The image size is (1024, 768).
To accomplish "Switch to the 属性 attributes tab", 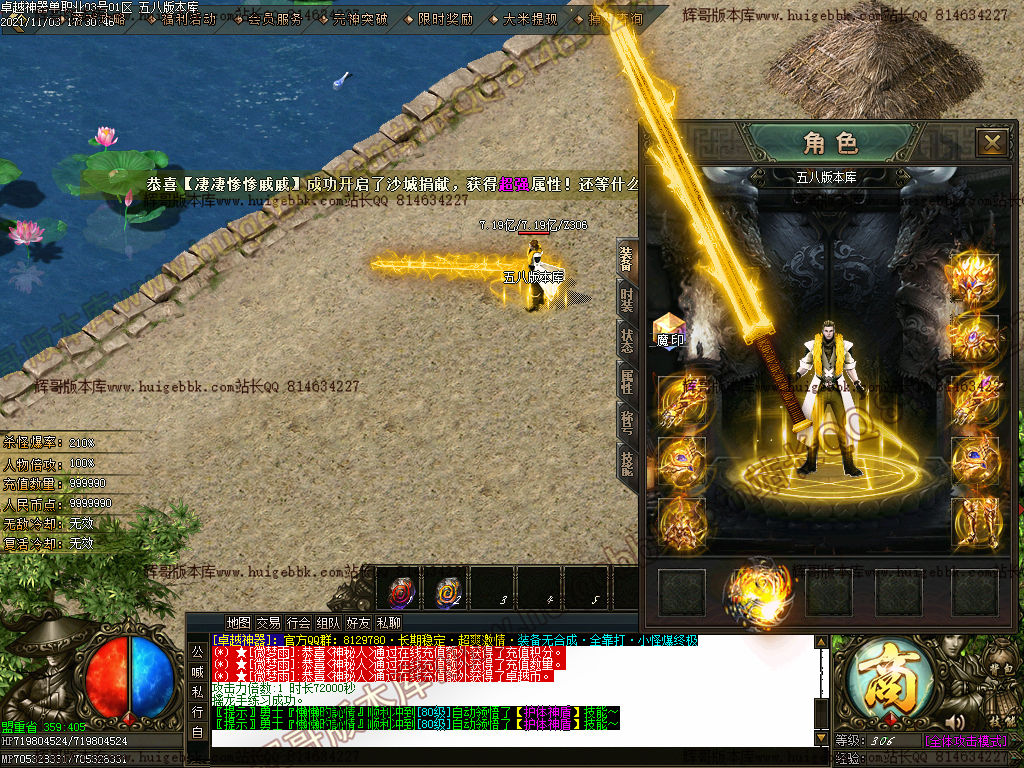I will tap(627, 380).
